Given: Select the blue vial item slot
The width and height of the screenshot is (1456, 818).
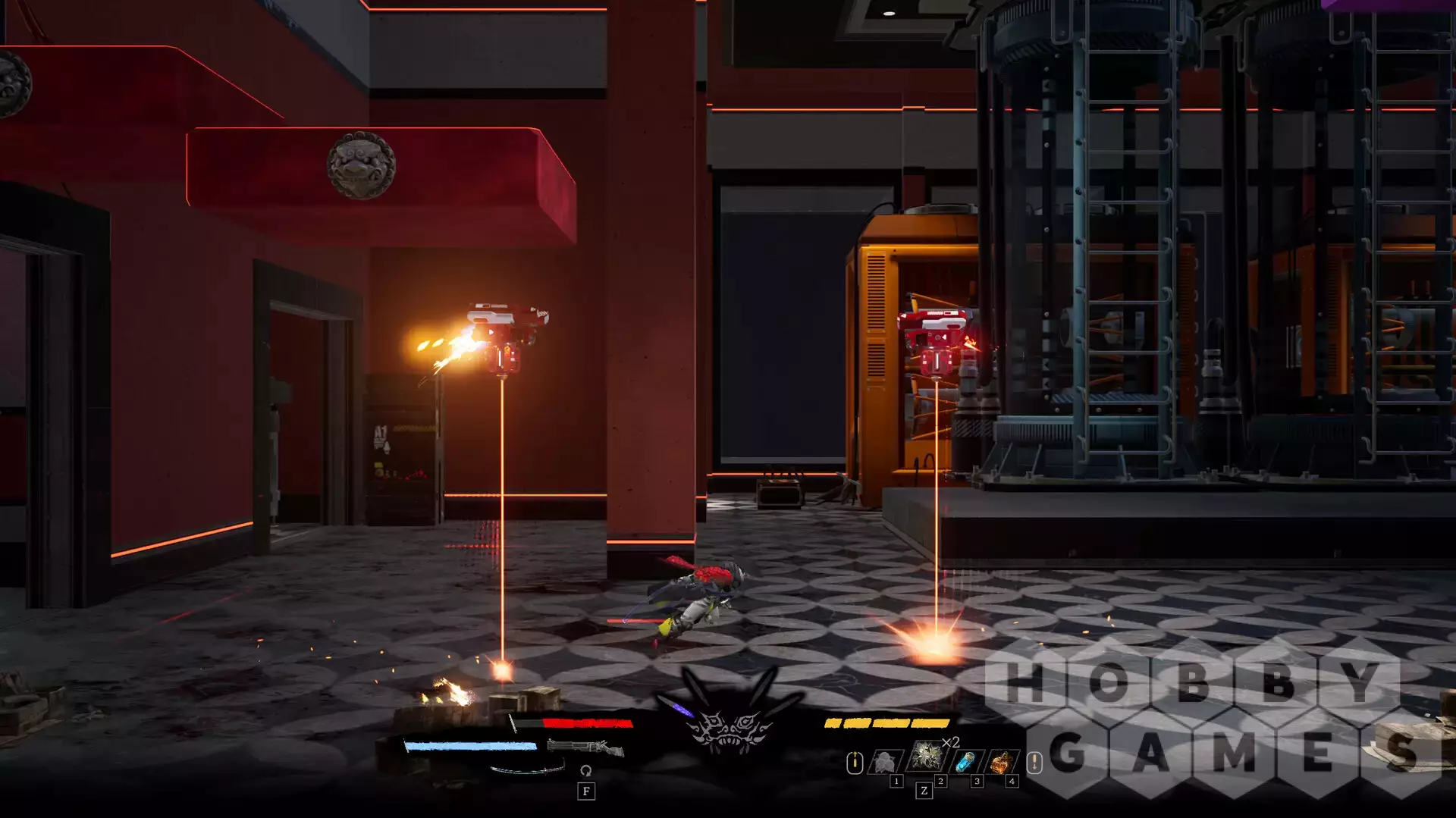Looking at the screenshot, I should click(x=966, y=760).
